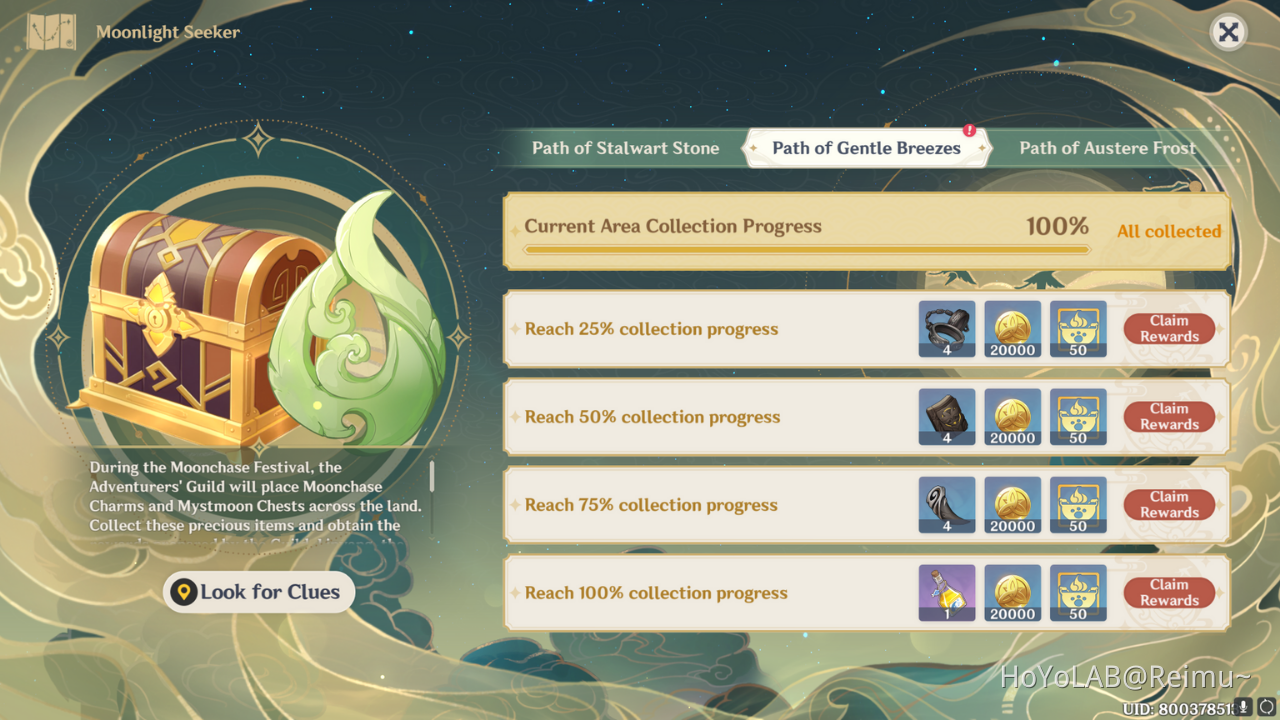Screen dimensions: 1280x720
Task: Select the yellow potion reward icon in 100% row
Action: 946,593
